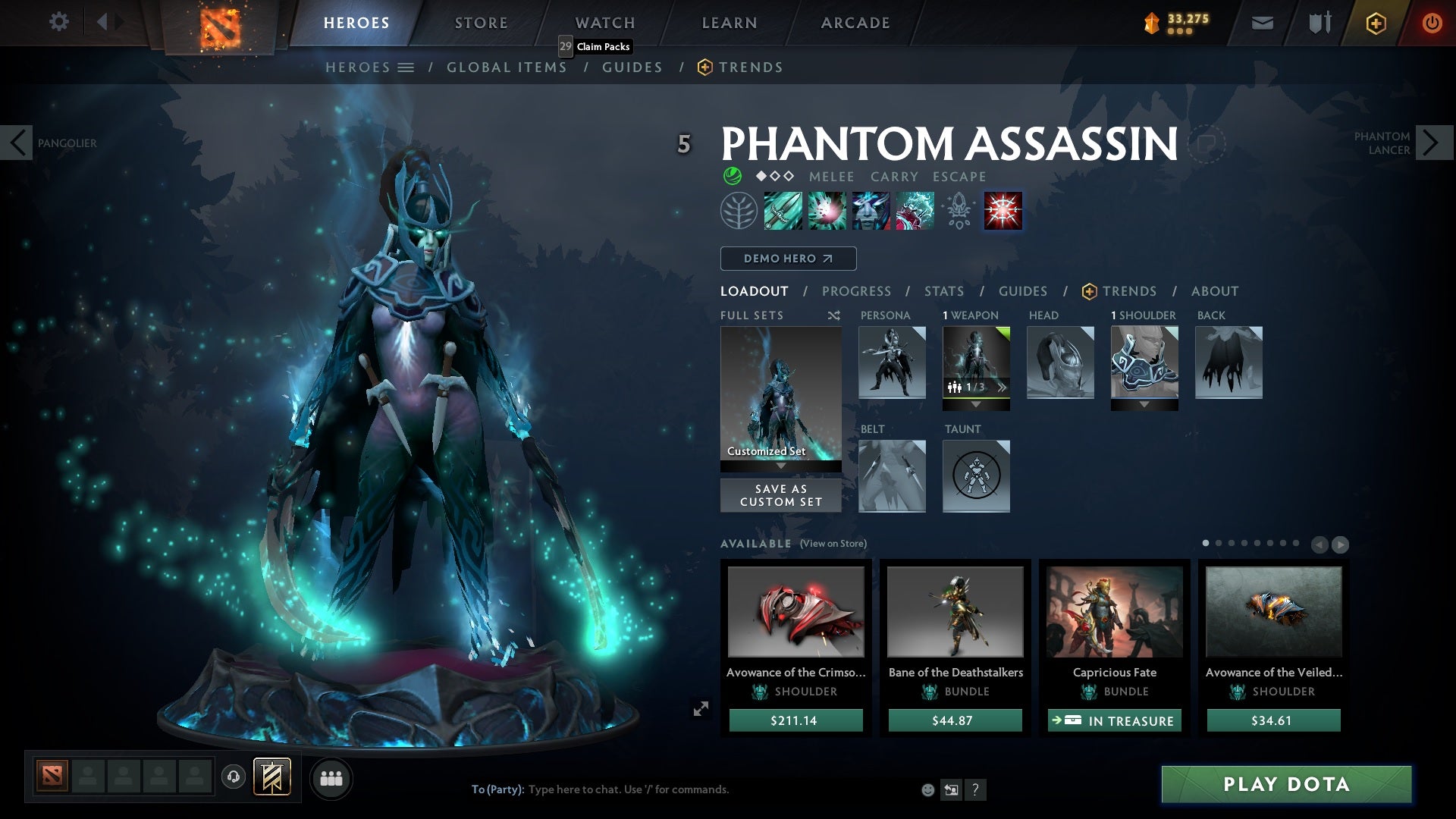Switch to the STATS tab
This screenshot has height=819, width=1456.
[x=943, y=290]
